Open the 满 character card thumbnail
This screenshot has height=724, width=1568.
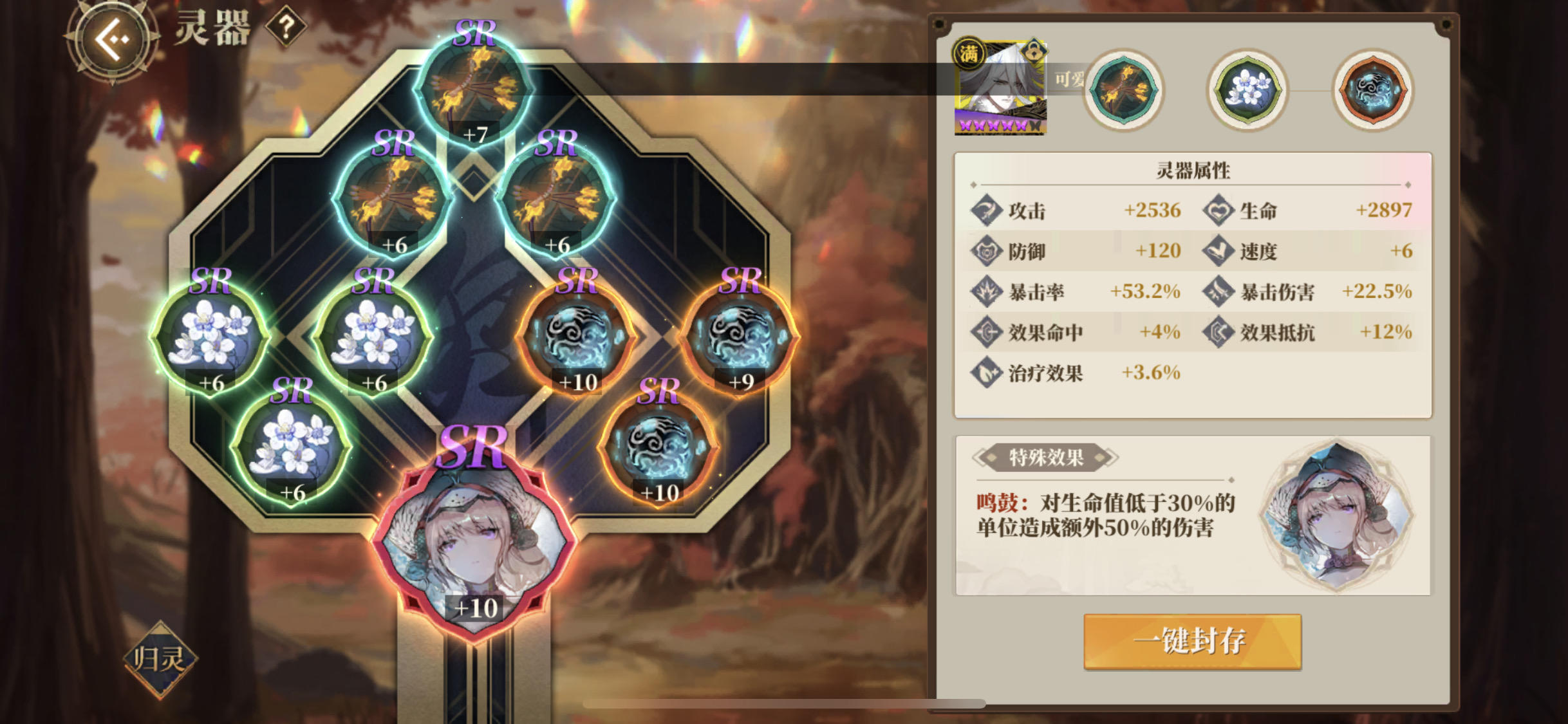[1002, 86]
